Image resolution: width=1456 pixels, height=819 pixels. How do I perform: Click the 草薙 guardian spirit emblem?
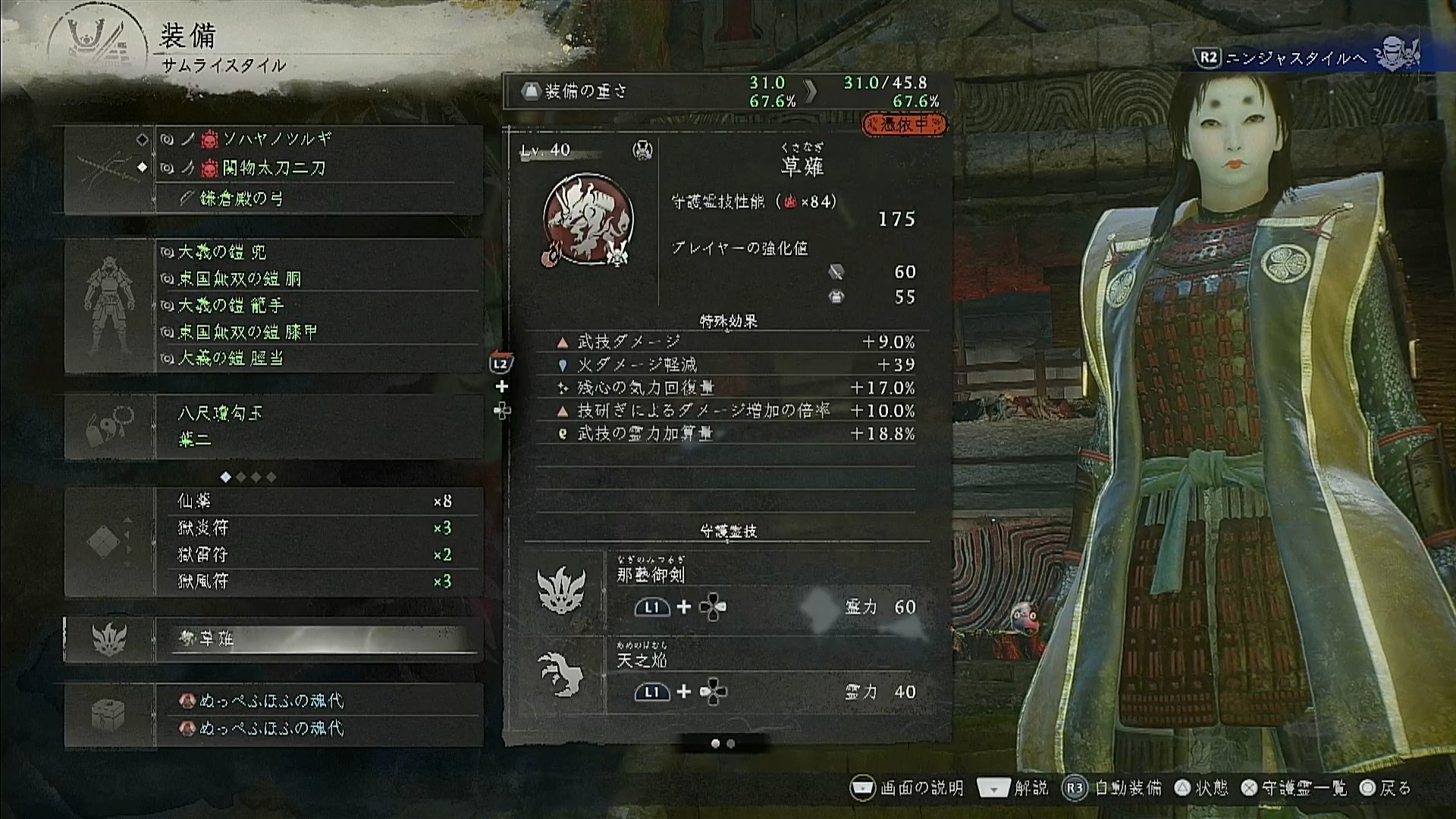click(x=588, y=220)
